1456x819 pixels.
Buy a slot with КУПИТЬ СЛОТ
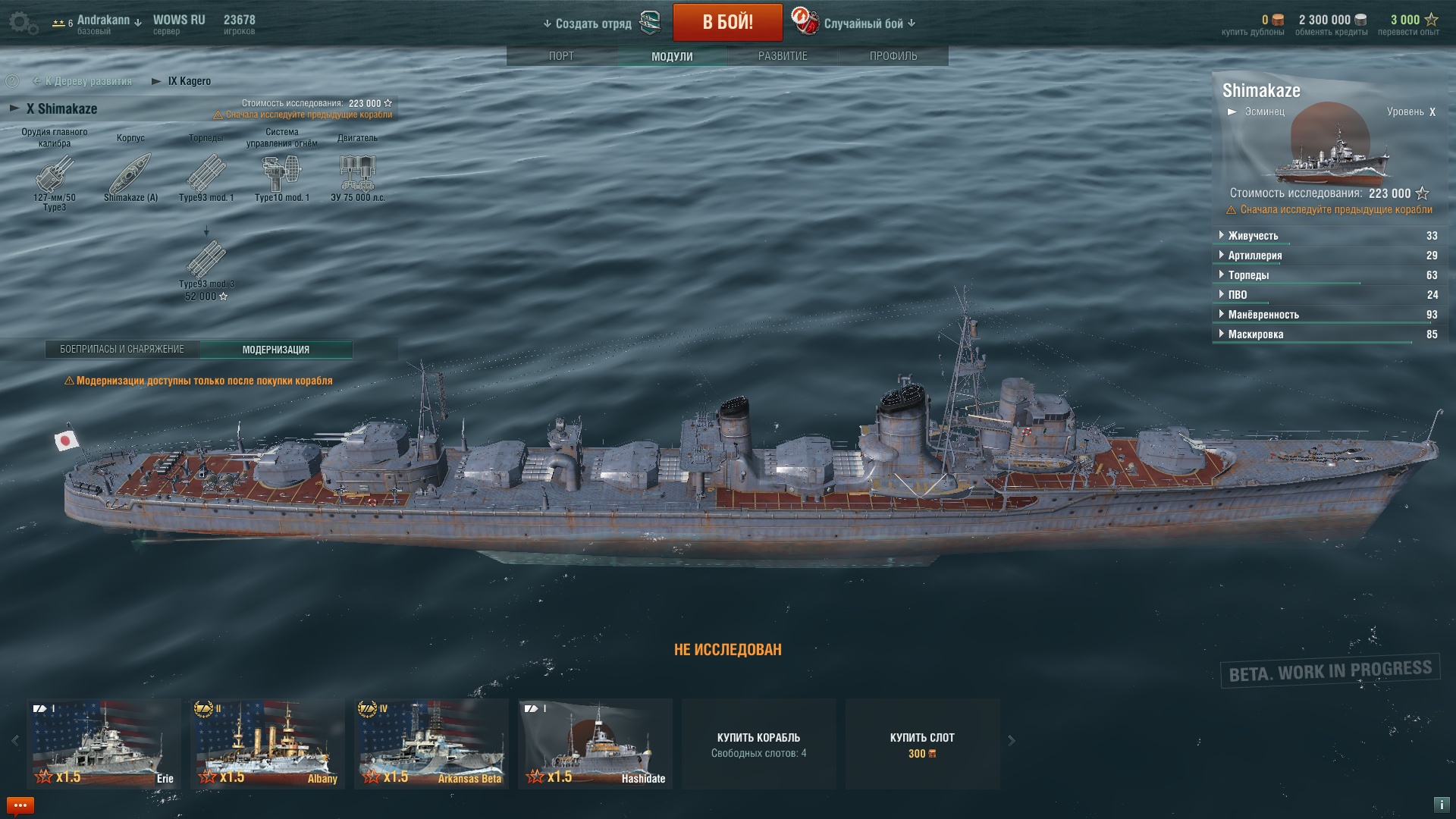[922, 744]
